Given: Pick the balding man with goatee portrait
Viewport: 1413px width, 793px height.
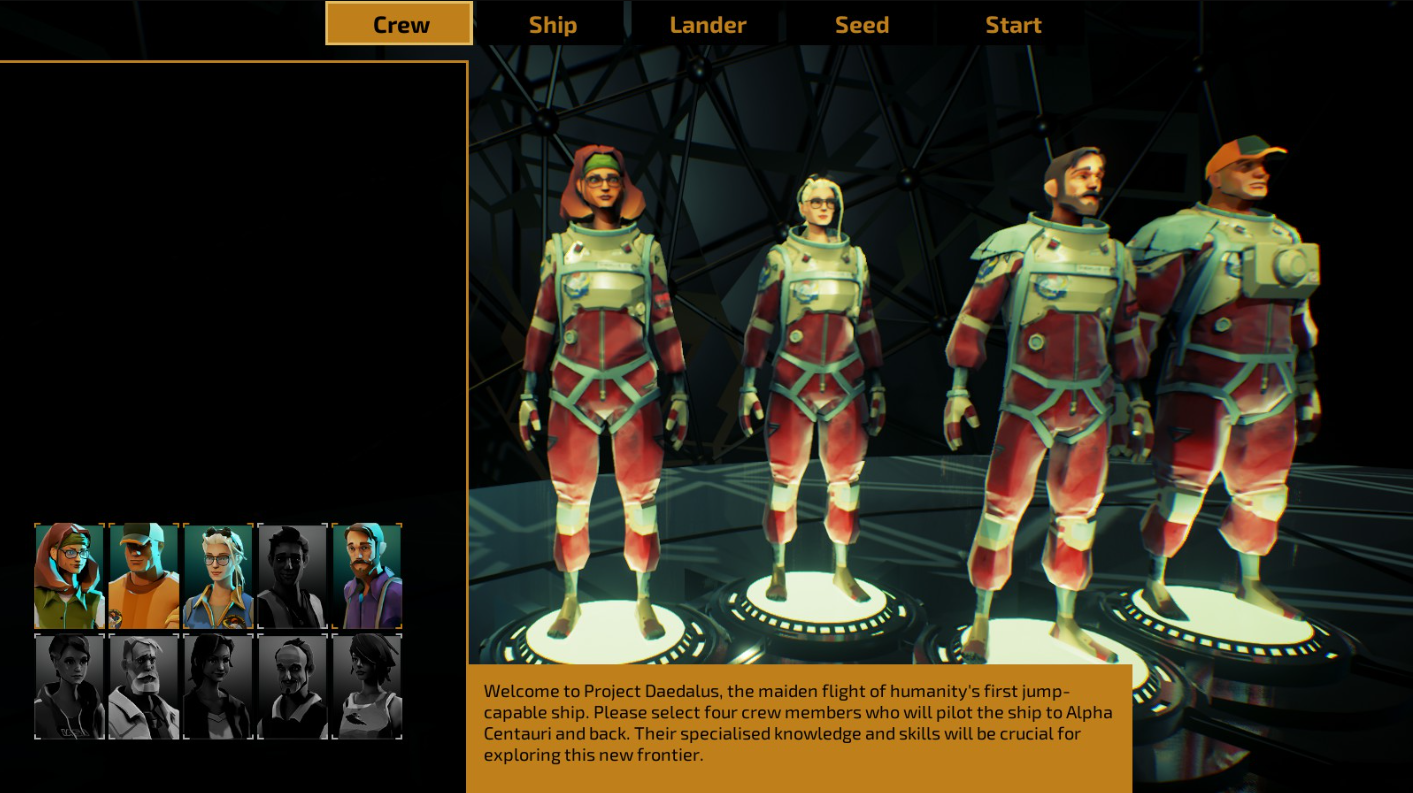Looking at the screenshot, I should (292, 686).
